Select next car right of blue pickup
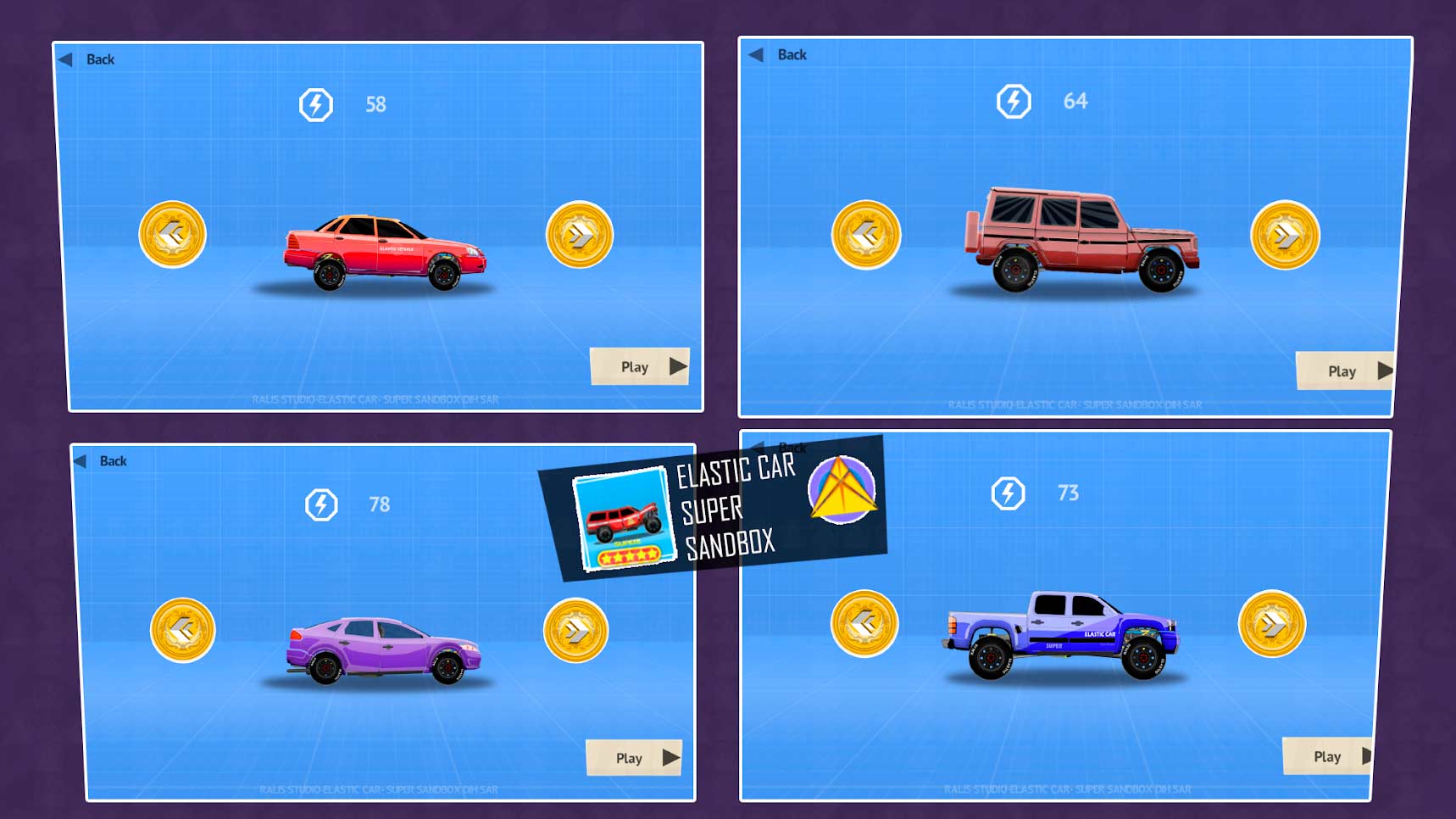The width and height of the screenshot is (1456, 819). point(1271,624)
